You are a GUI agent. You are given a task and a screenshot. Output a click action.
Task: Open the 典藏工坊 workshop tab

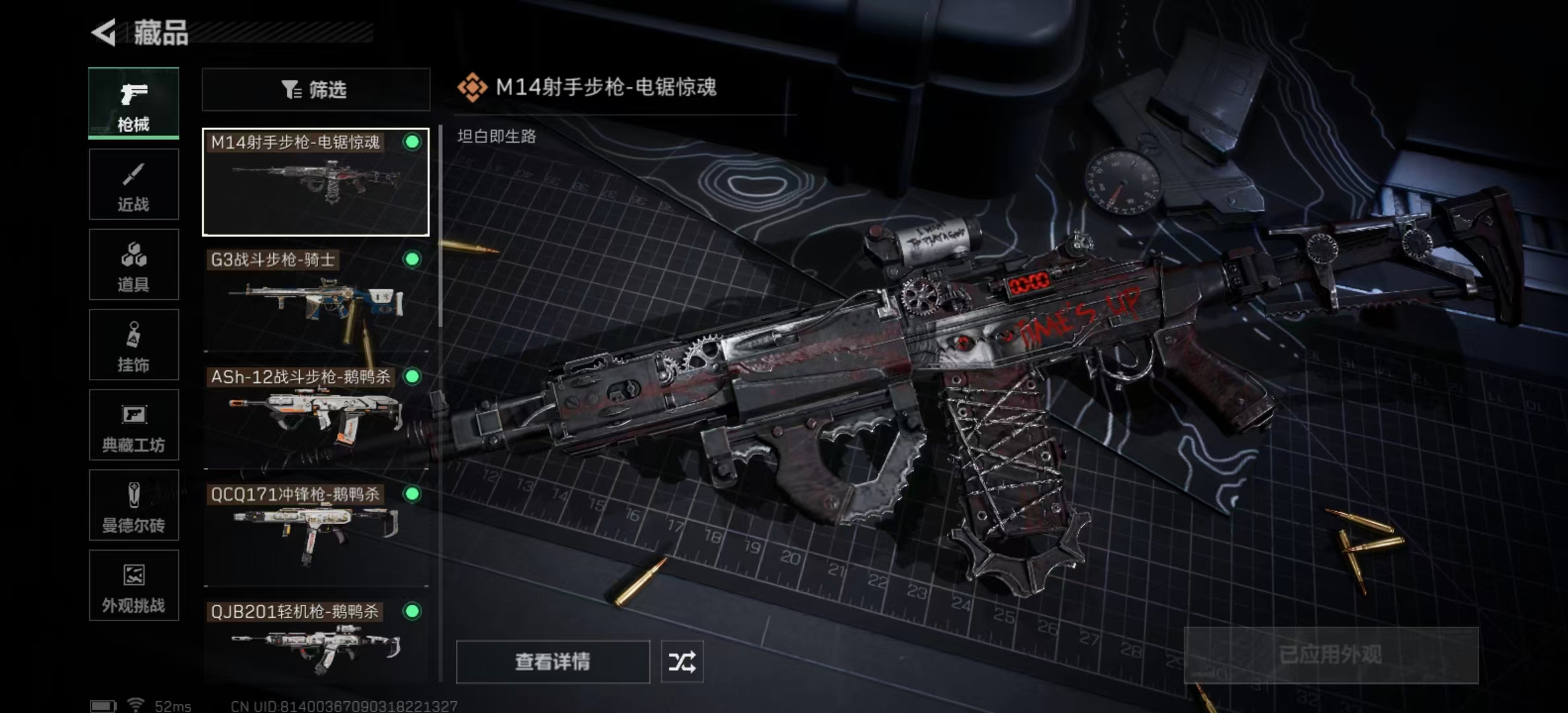[x=133, y=425]
